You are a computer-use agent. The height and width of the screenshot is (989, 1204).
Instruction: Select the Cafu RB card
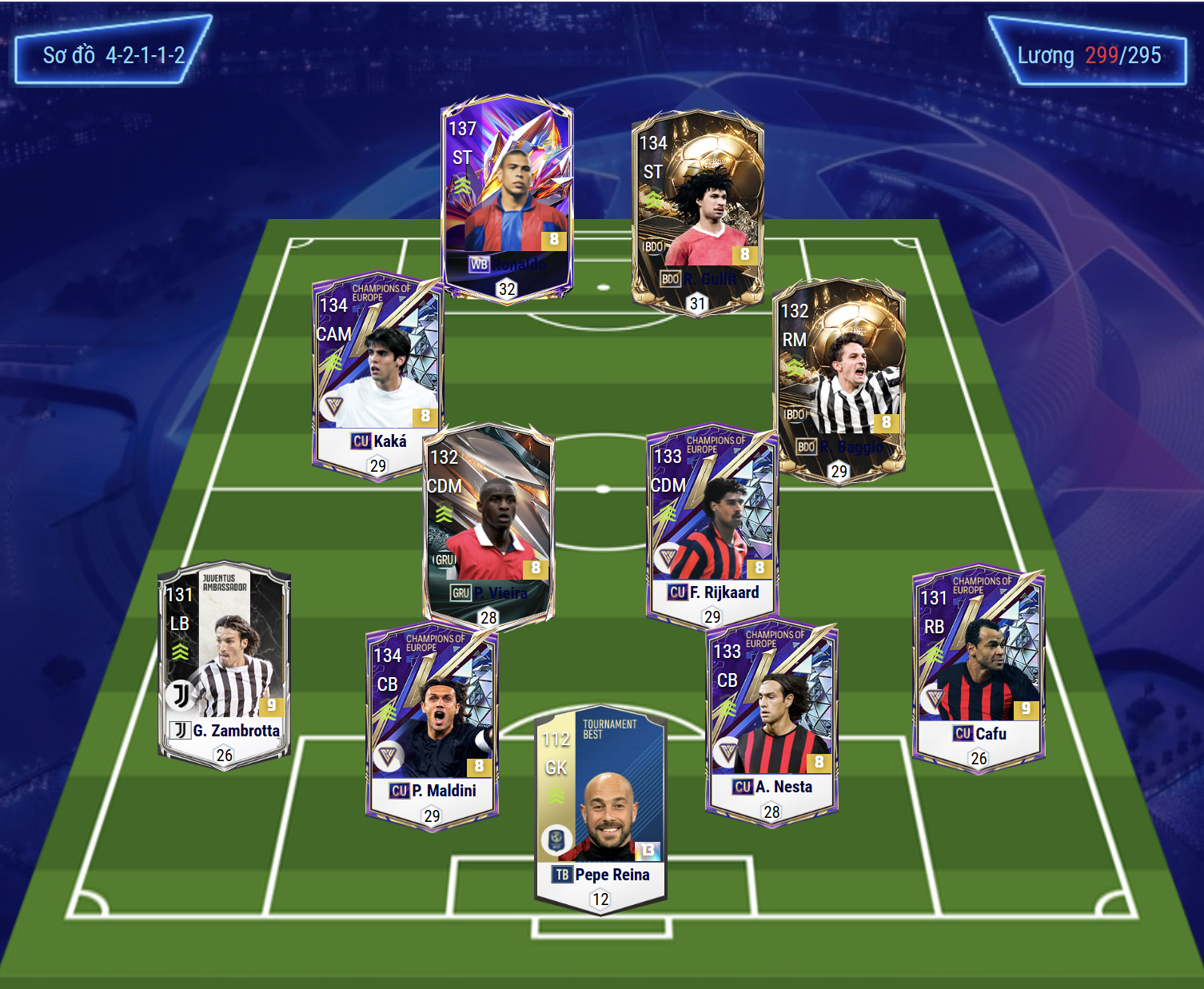[x=979, y=668]
